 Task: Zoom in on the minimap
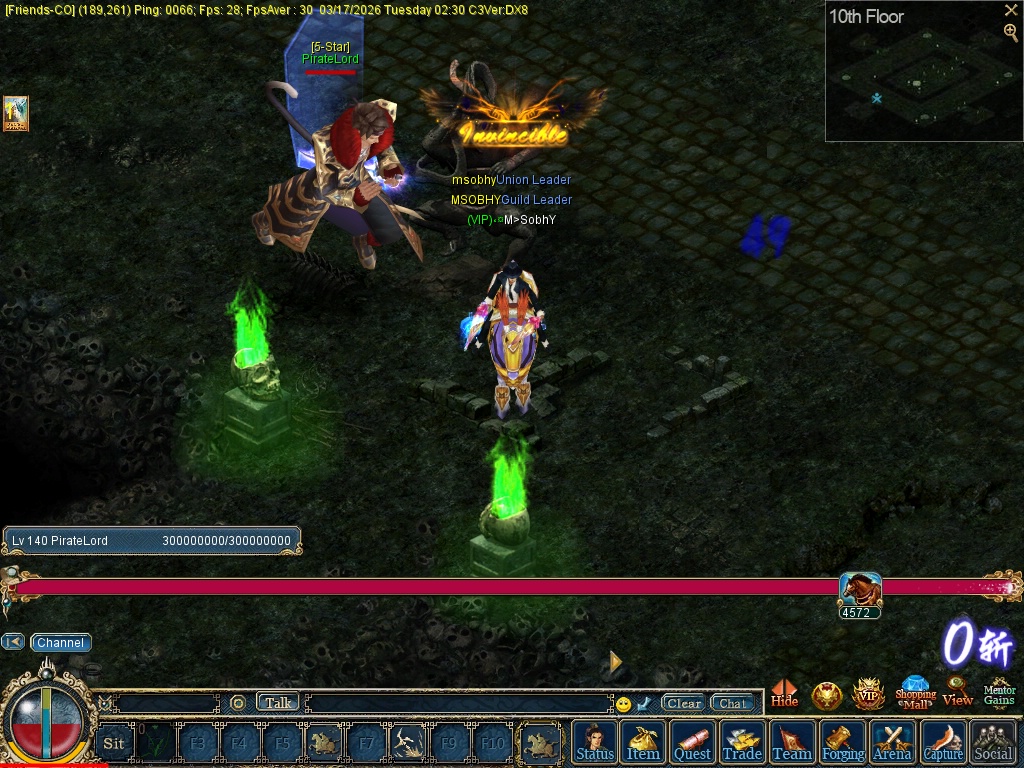click(1011, 33)
